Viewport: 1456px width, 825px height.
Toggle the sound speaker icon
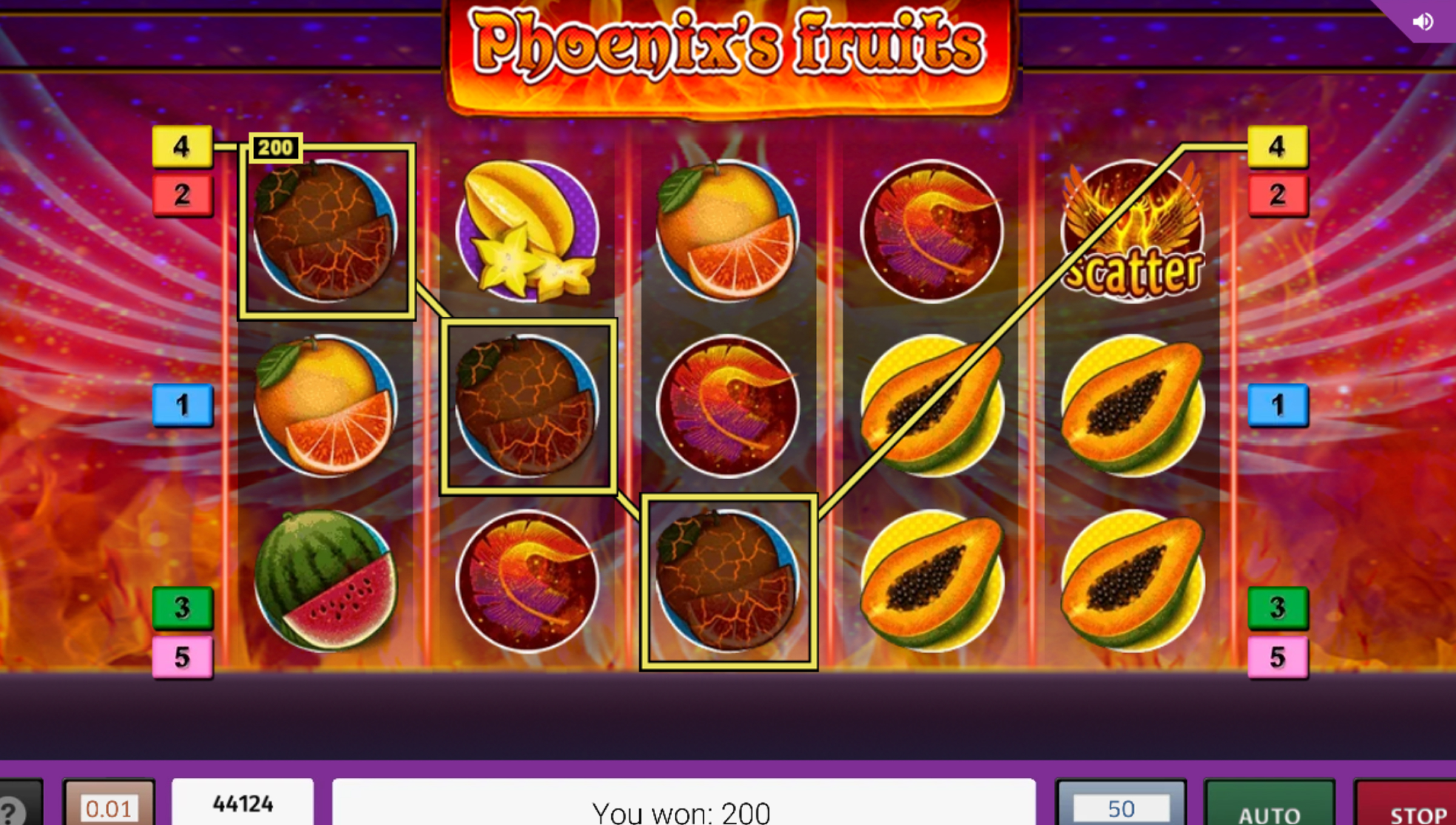(1422, 22)
